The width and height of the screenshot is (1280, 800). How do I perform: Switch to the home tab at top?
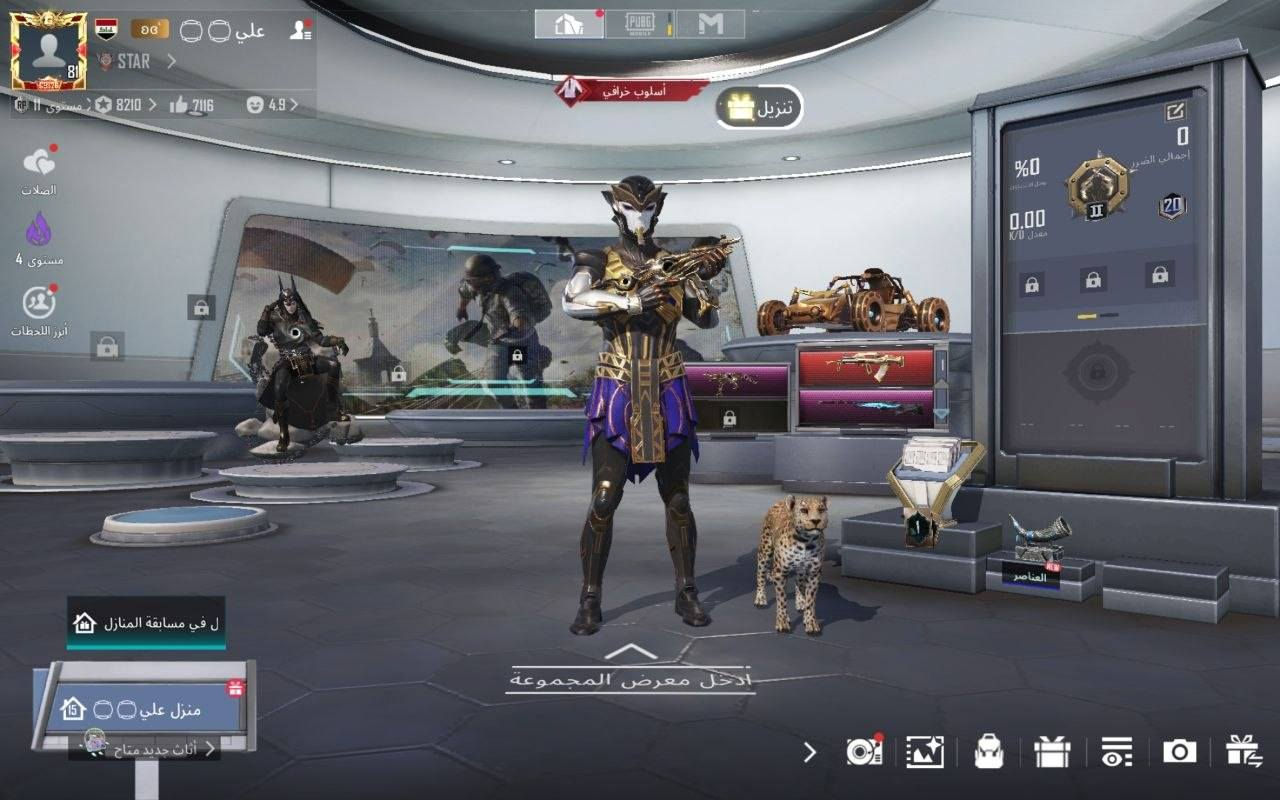pyautogui.click(x=568, y=24)
